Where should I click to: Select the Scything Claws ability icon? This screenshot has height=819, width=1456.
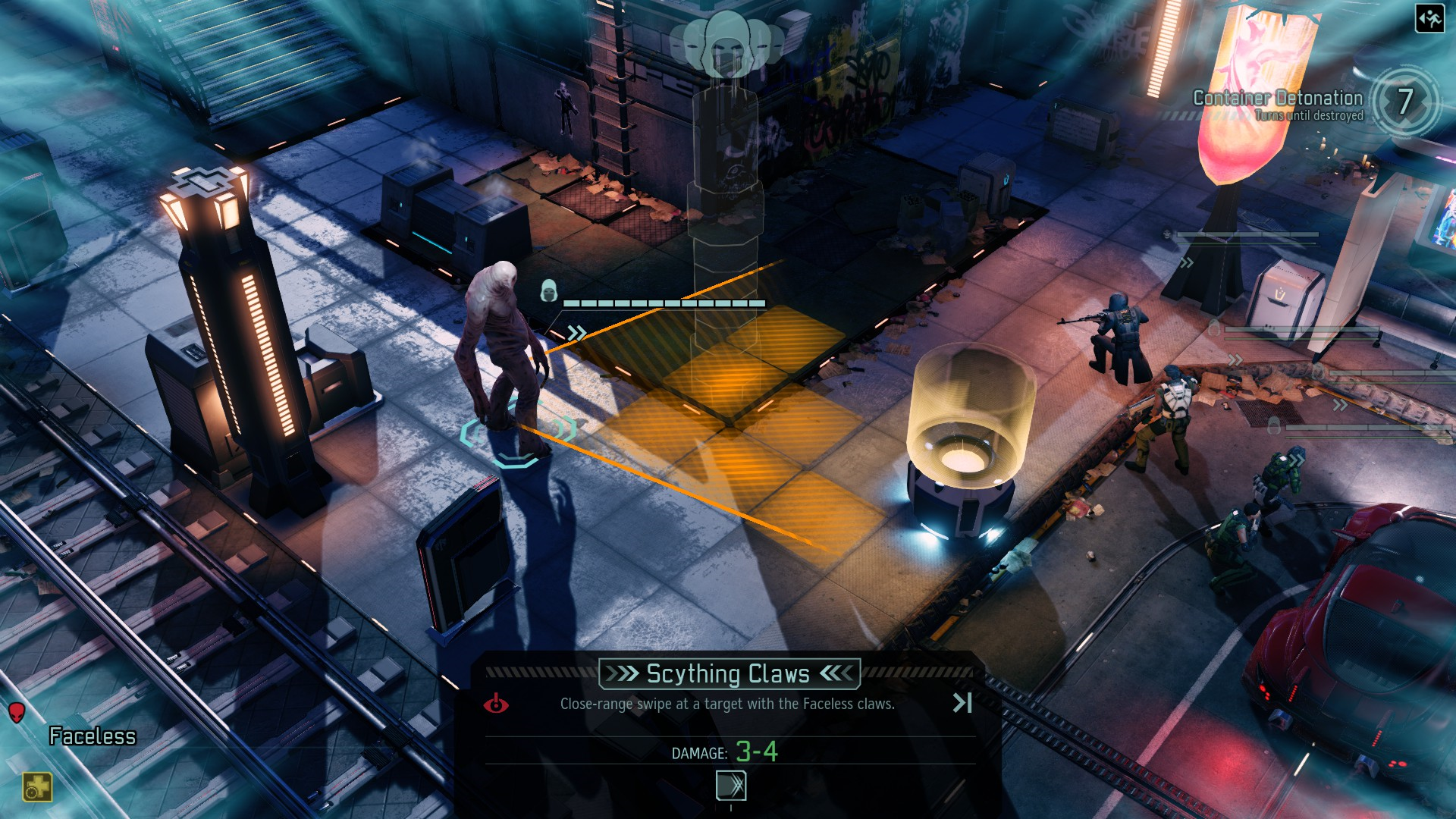tap(731, 786)
